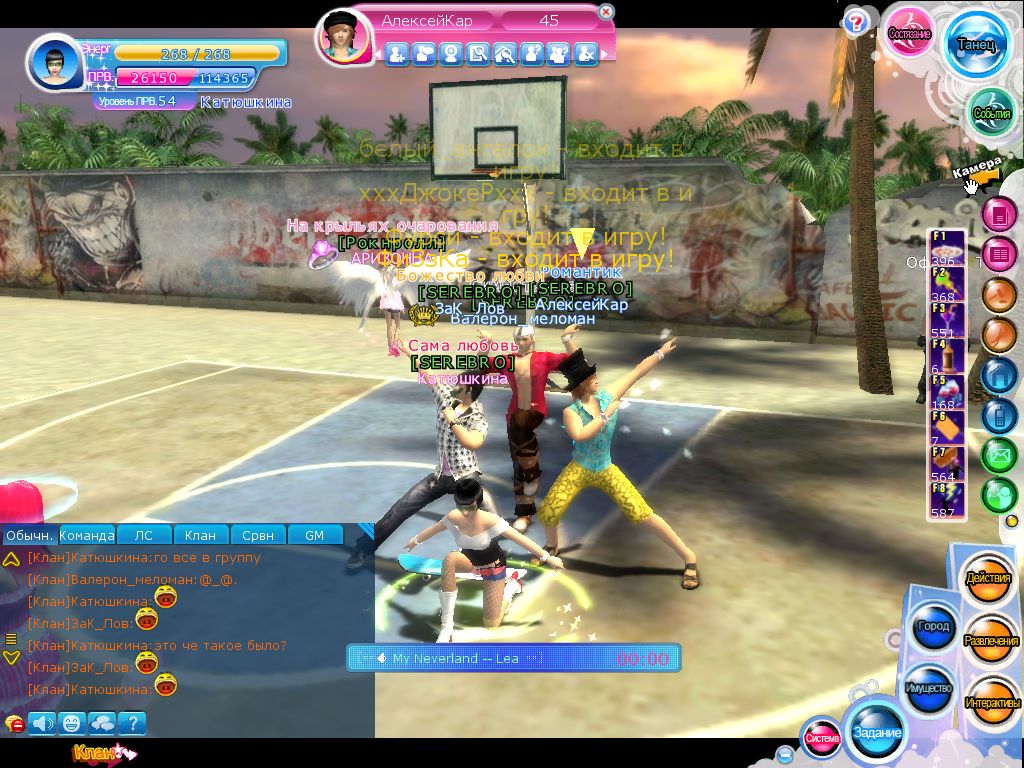Open the chat smiley emoticon picker
Viewport: 1024px width, 768px height.
pyautogui.click(x=72, y=722)
